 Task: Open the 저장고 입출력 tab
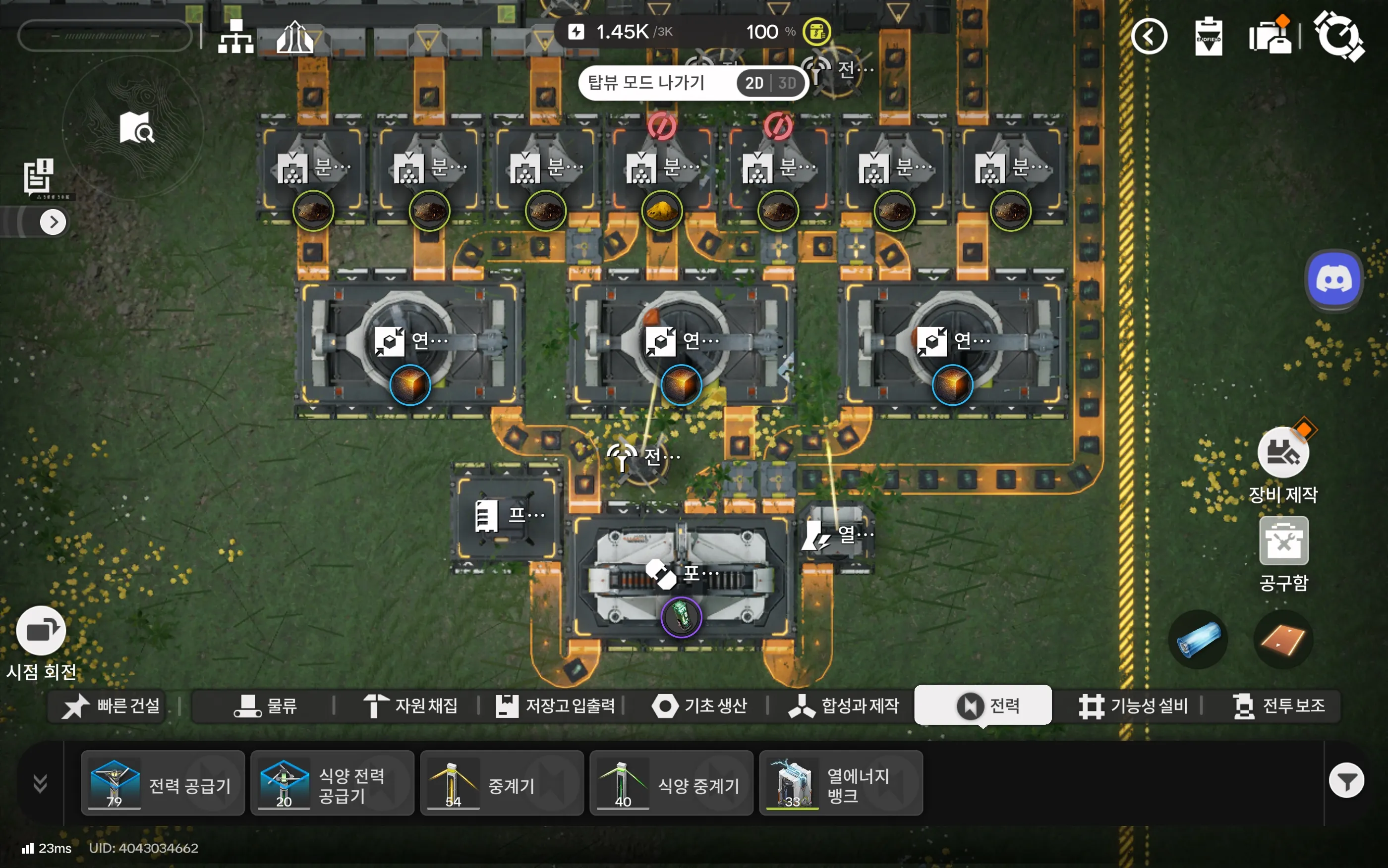pyautogui.click(x=555, y=705)
